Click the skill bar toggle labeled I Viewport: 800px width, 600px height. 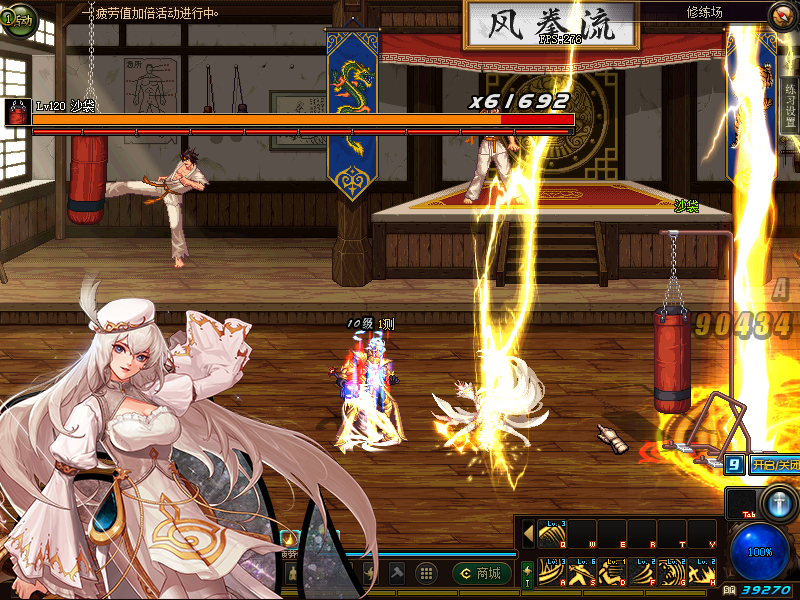(527, 573)
